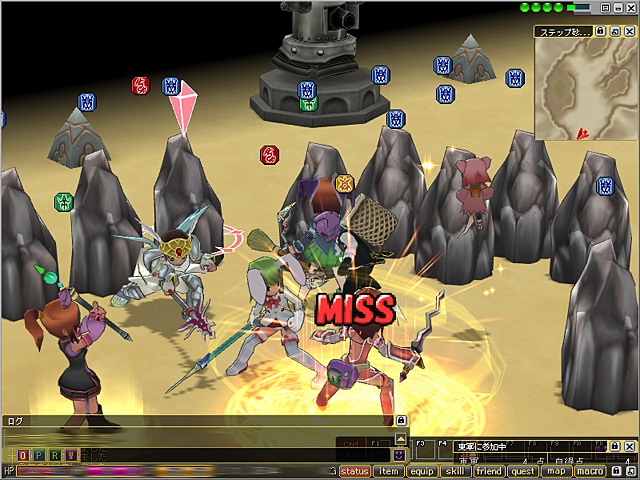Open the friend list
Screen dimensions: 640x480
(488, 471)
